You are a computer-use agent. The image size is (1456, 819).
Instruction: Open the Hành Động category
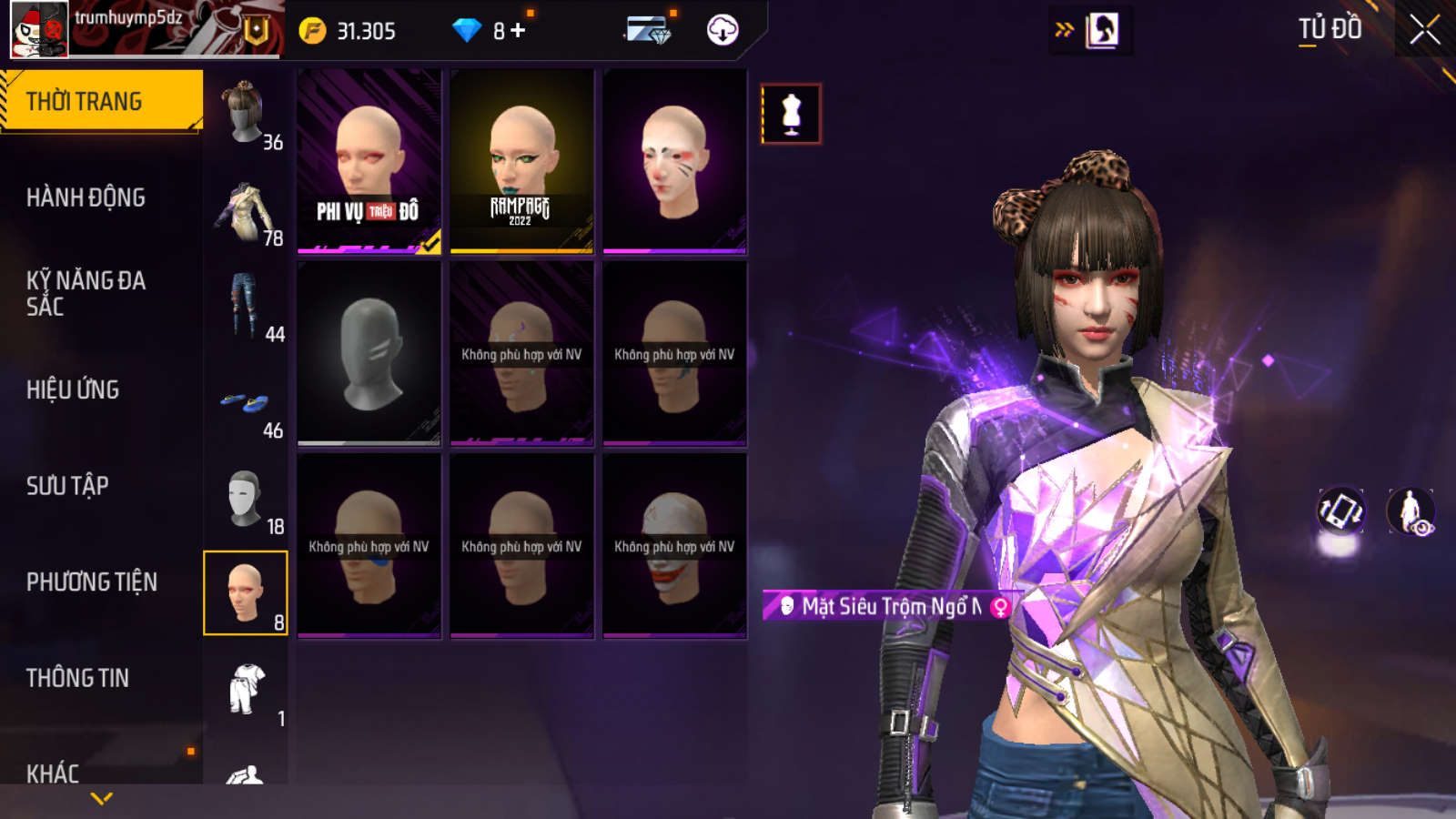pos(86,197)
